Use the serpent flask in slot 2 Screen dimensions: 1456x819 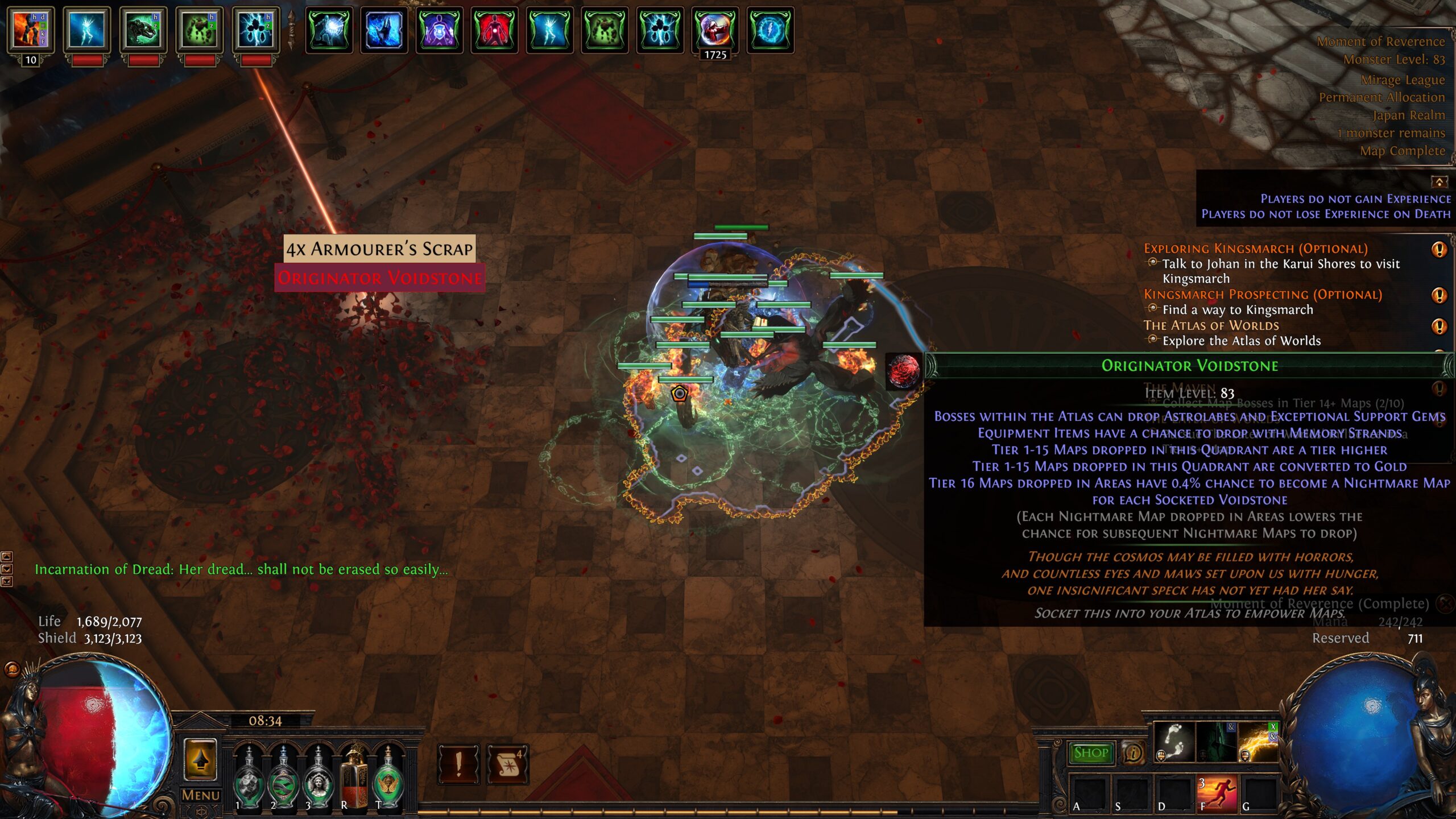(x=283, y=777)
